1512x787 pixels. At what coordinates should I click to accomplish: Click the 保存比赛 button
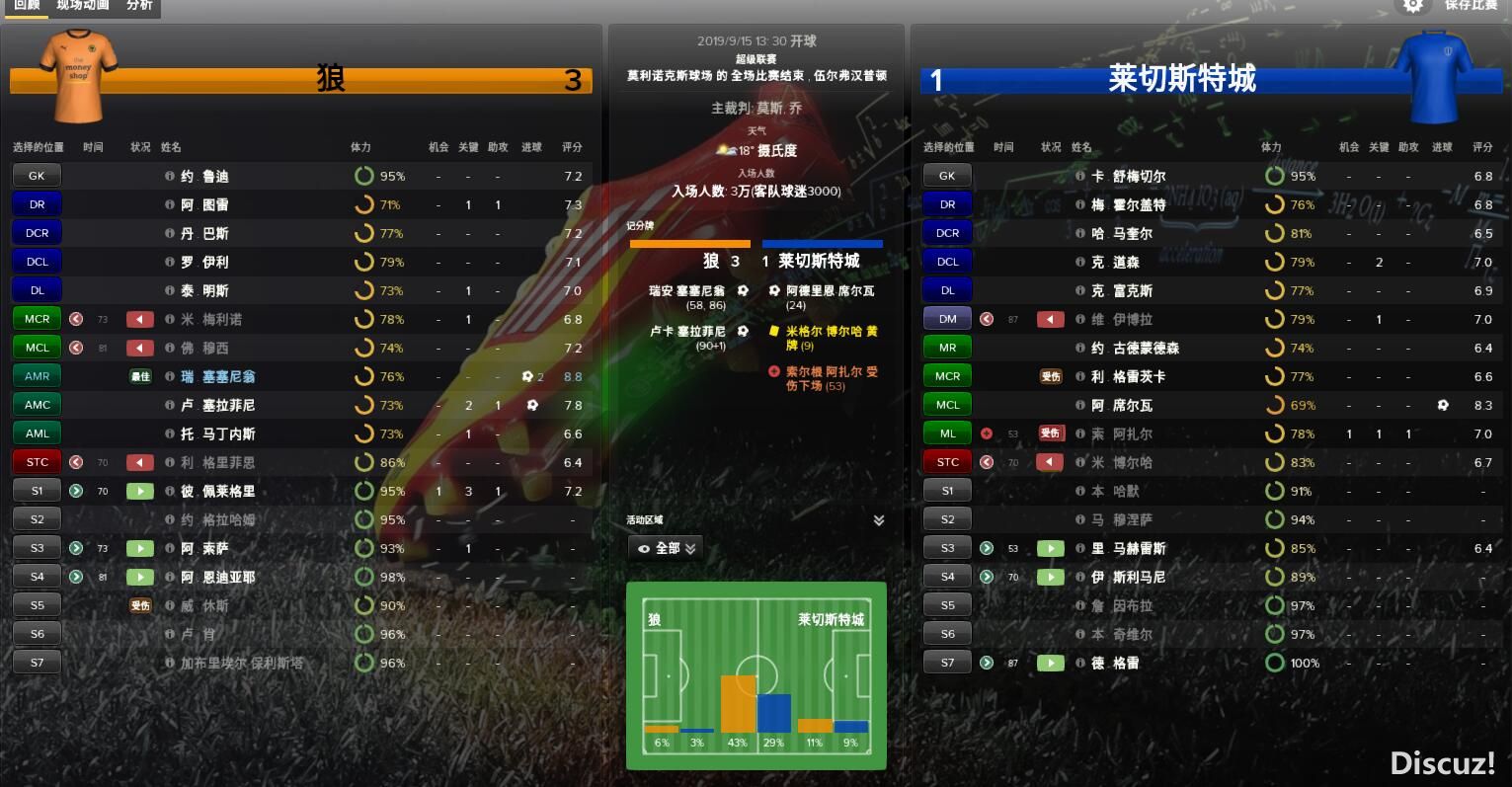(x=1471, y=6)
